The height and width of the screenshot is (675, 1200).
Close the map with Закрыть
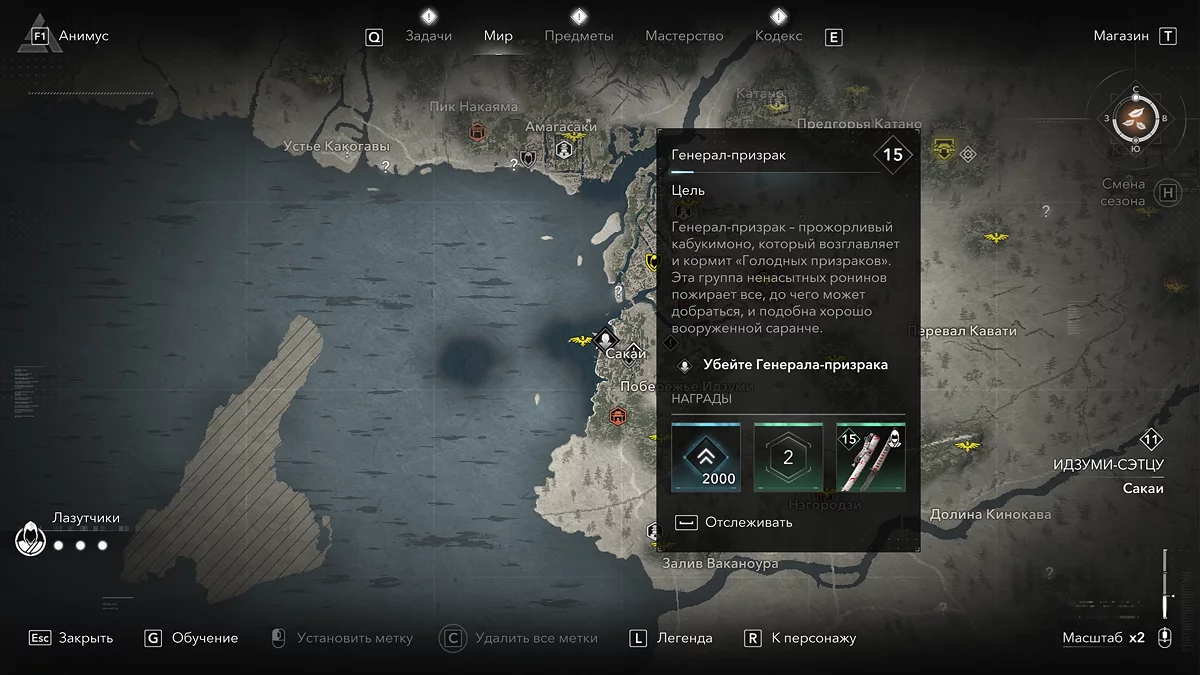[85, 638]
